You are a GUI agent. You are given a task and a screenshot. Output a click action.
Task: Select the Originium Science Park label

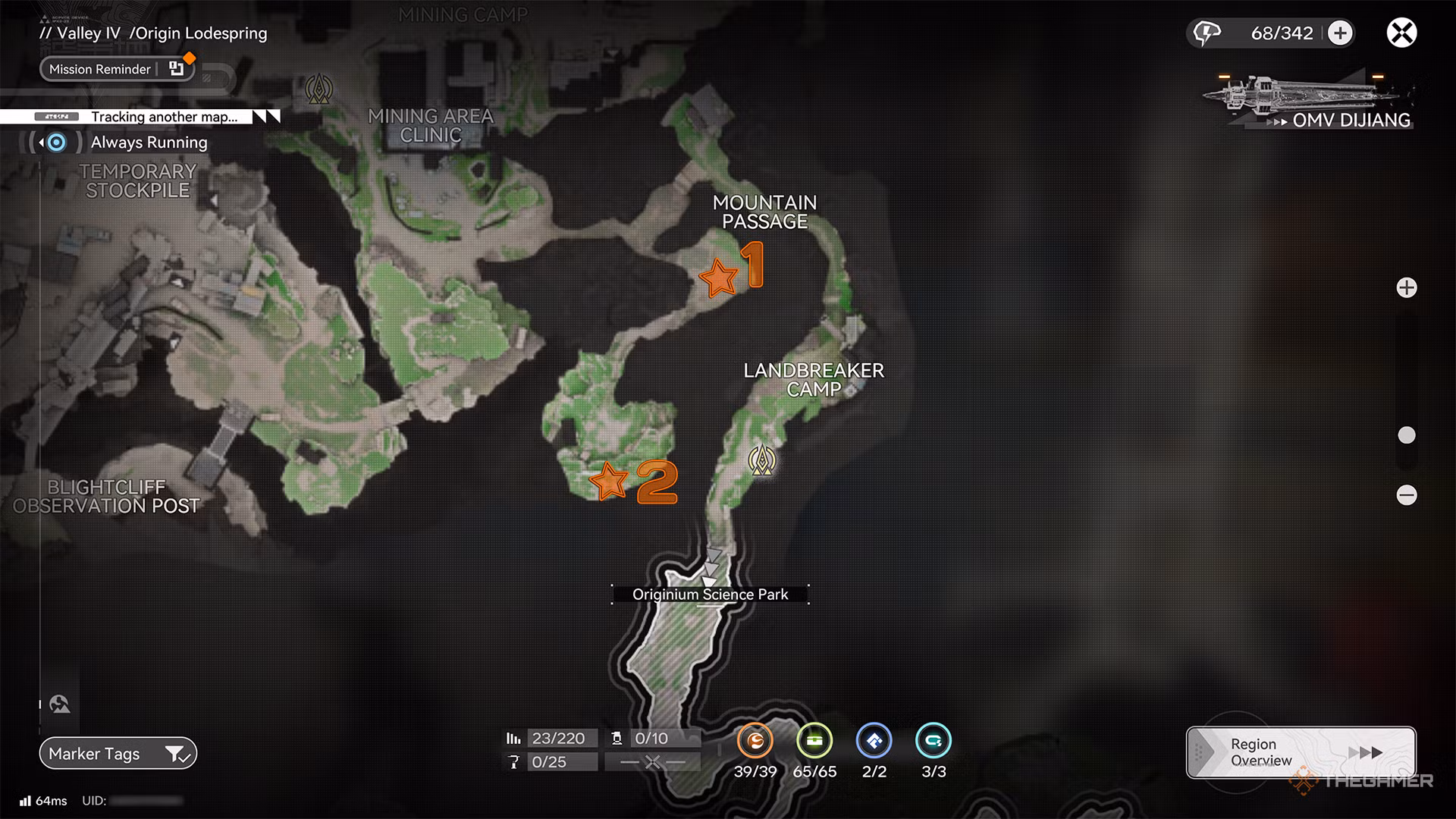tap(710, 595)
